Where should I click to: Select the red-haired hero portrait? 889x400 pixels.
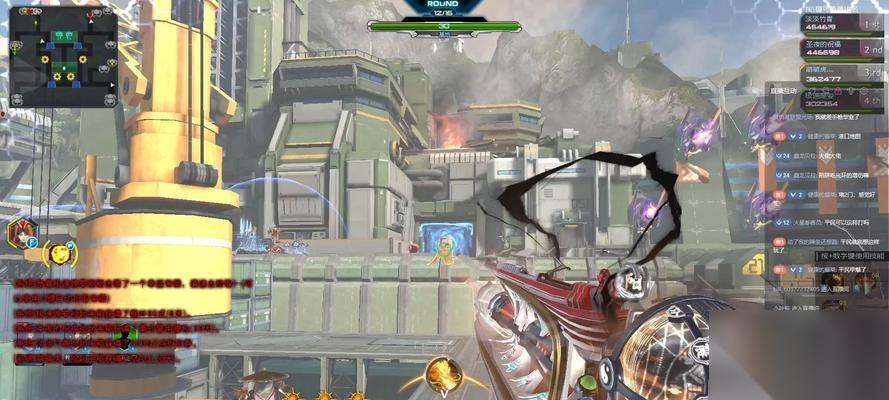click(20, 235)
